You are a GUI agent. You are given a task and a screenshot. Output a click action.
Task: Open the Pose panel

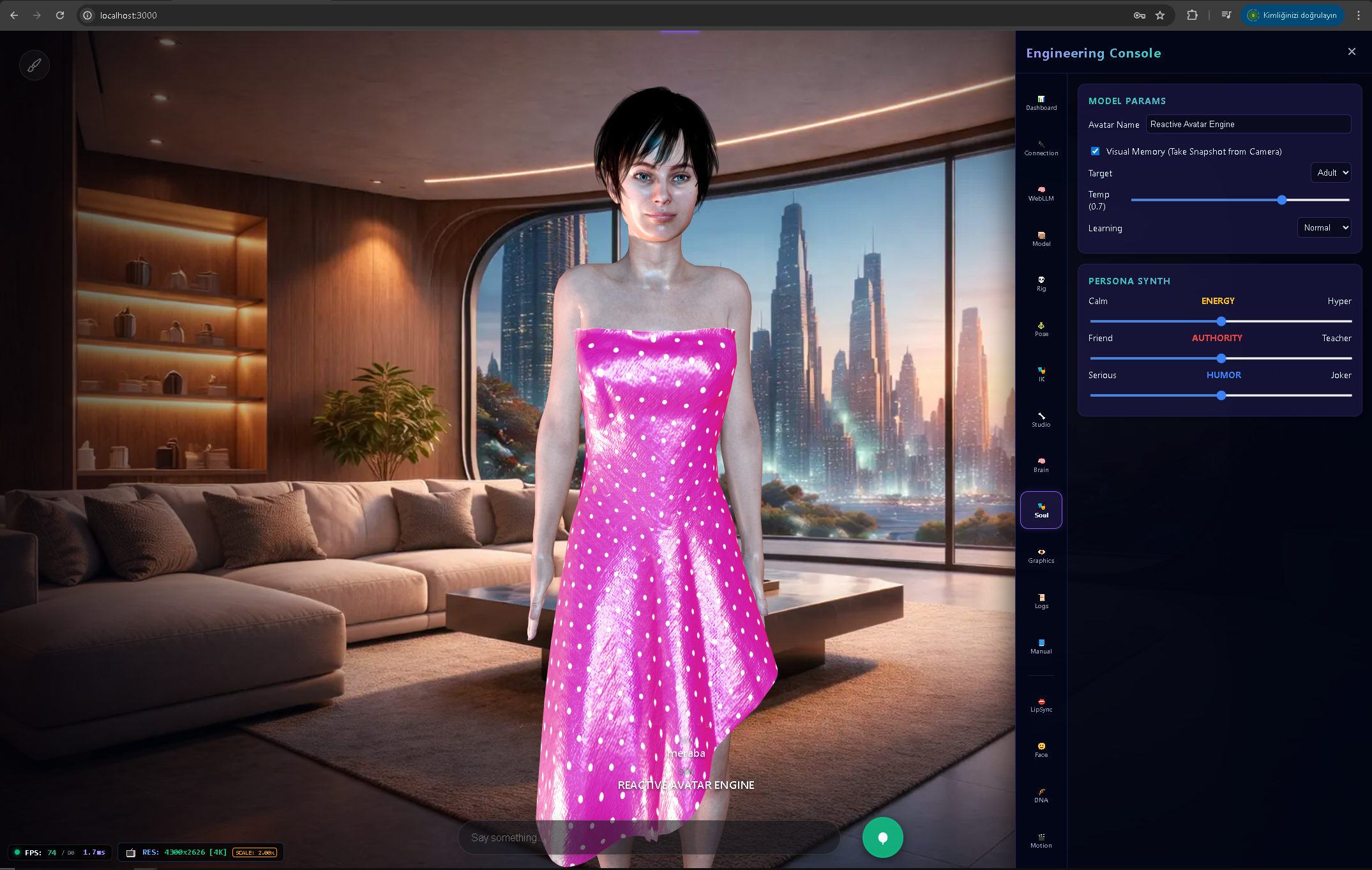(1041, 328)
